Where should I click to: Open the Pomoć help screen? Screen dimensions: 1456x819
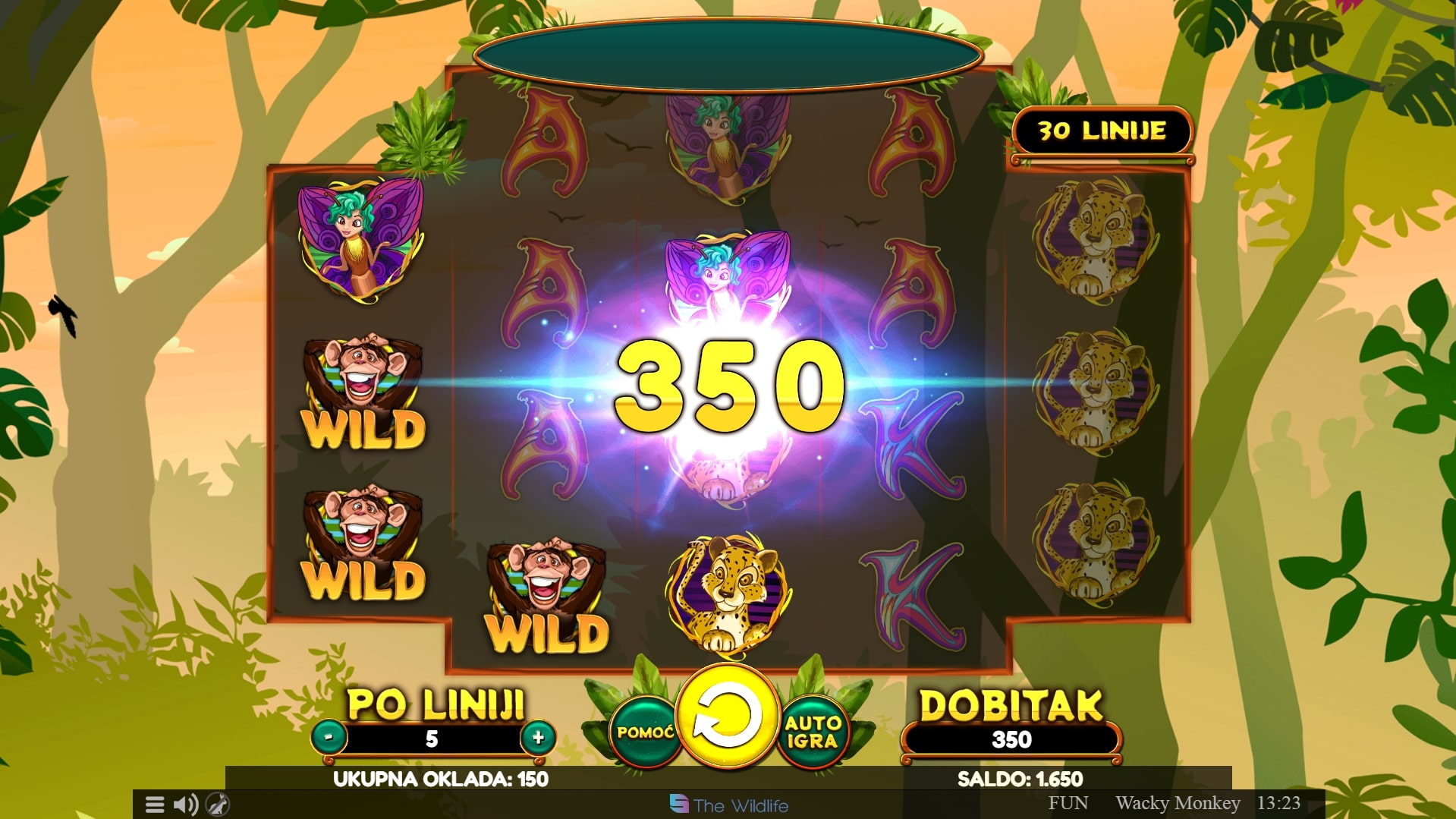pos(645,732)
